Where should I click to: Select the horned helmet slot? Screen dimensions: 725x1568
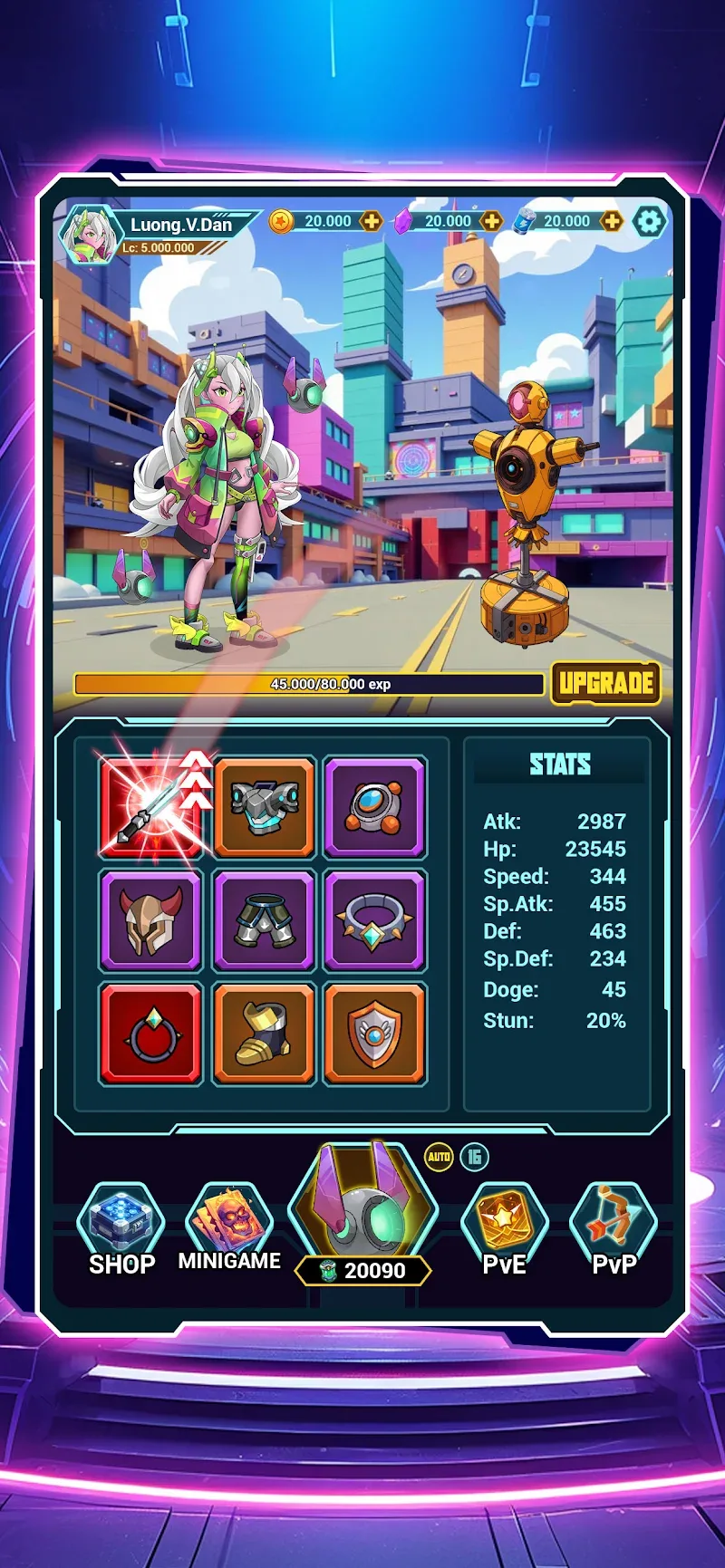pyautogui.click(x=150, y=919)
